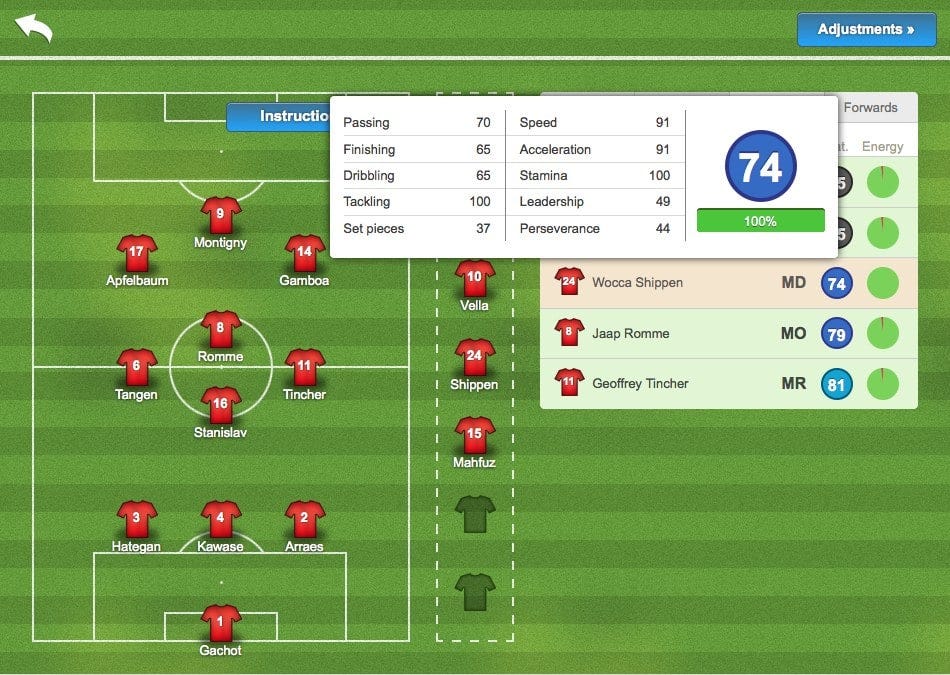Select Tincher's number 11 shirt on pitch
The width and height of the screenshot is (950, 675).
click(304, 367)
